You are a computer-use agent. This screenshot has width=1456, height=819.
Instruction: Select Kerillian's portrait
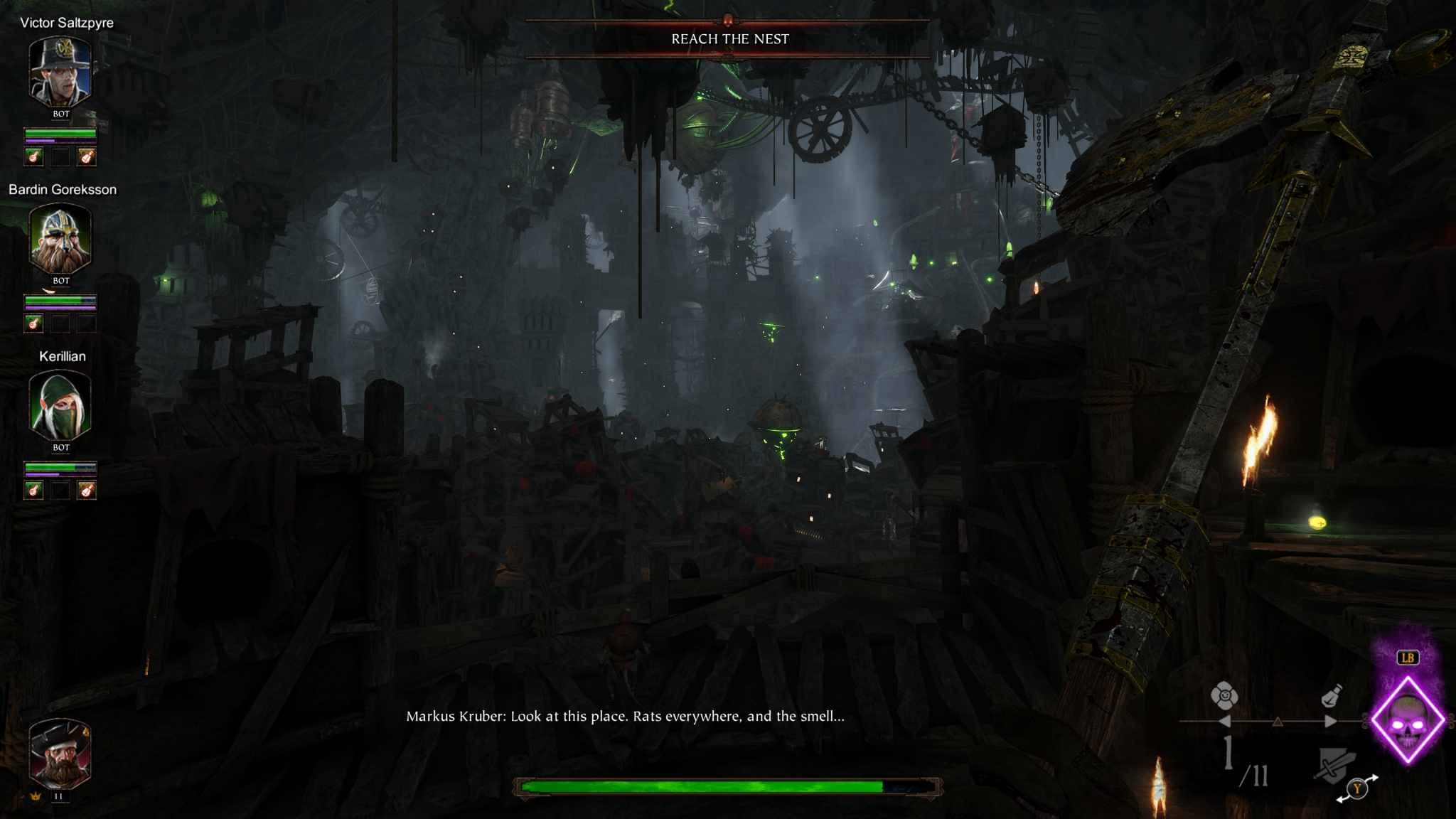pos(60,406)
